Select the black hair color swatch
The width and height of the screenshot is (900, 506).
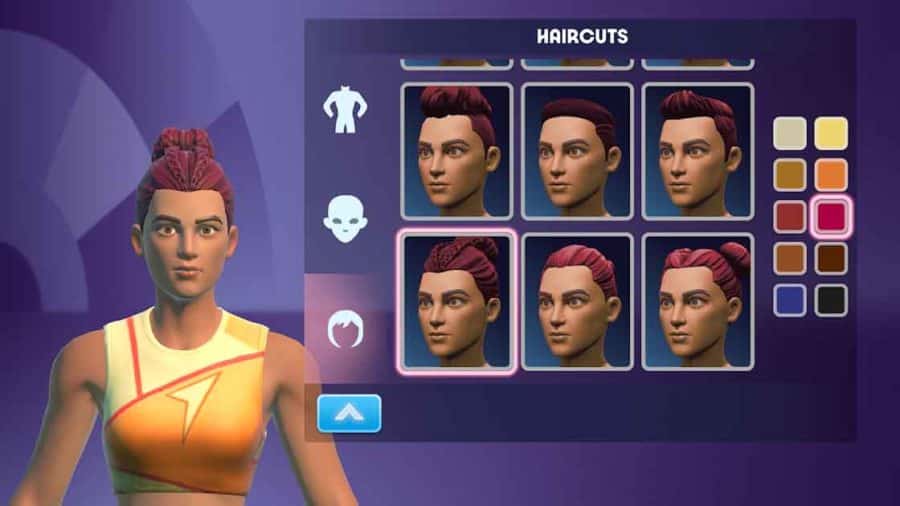tap(831, 299)
